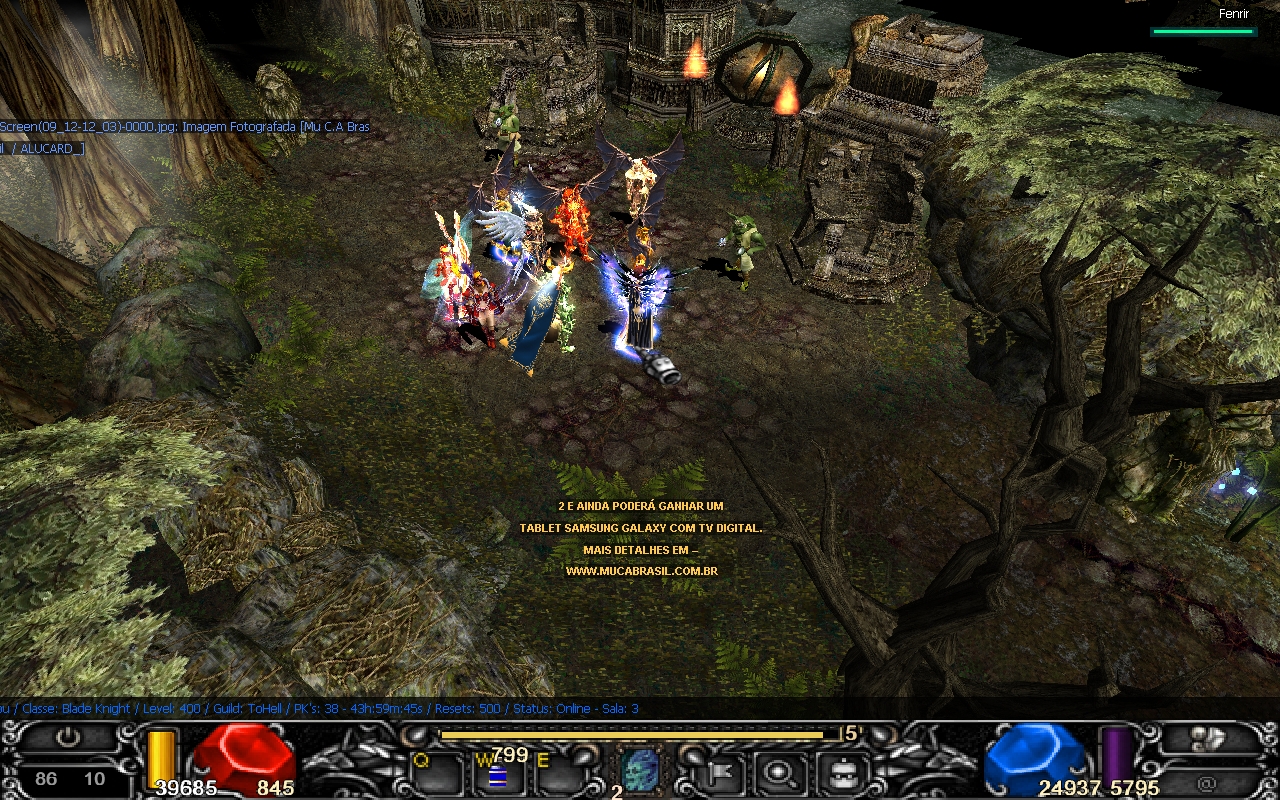The image size is (1280, 800).
Task: Open the party members button
Action: click(x=1208, y=738)
